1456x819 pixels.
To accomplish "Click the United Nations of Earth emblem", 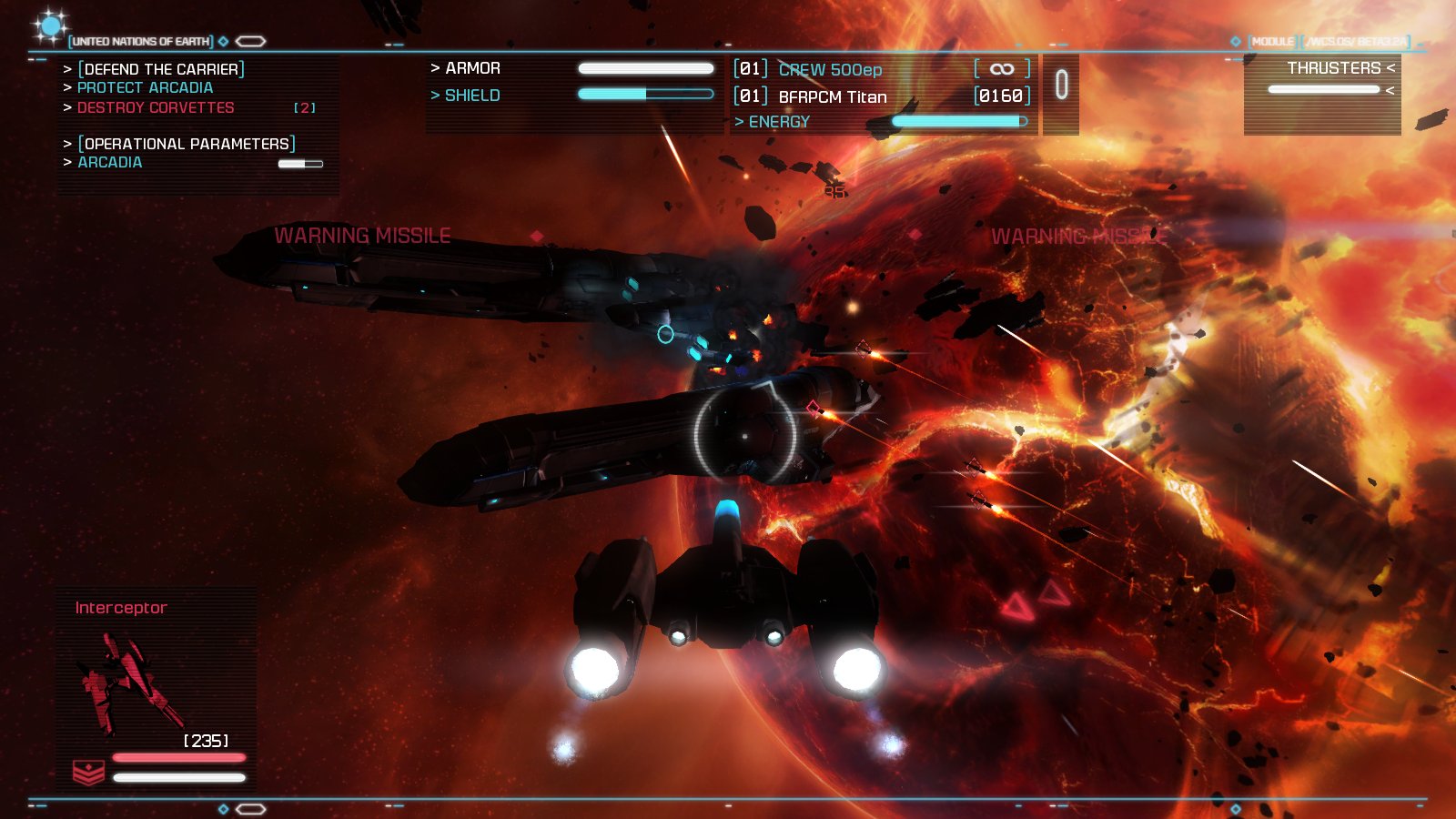I will (49, 25).
